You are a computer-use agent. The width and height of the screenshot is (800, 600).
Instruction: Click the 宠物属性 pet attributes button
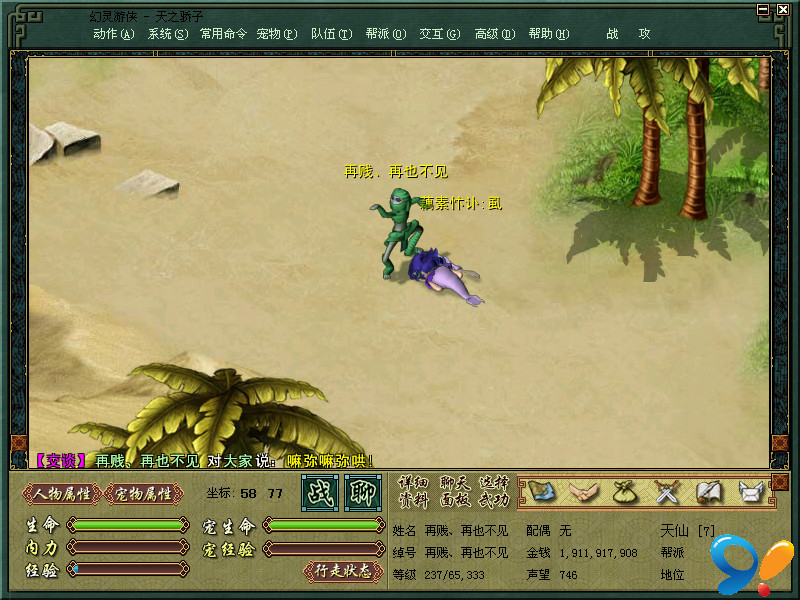click(144, 493)
